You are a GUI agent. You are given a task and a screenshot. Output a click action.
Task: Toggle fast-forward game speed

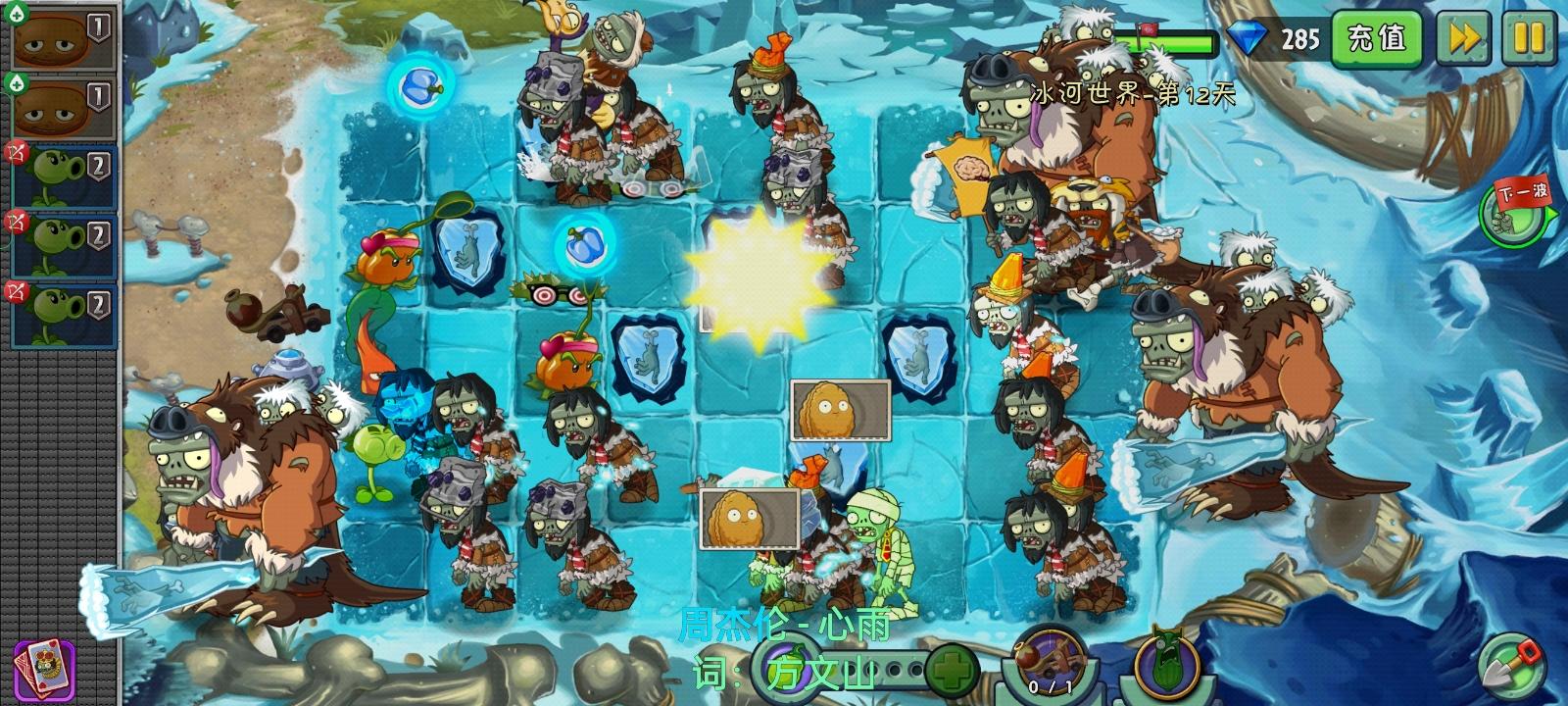point(1462,39)
